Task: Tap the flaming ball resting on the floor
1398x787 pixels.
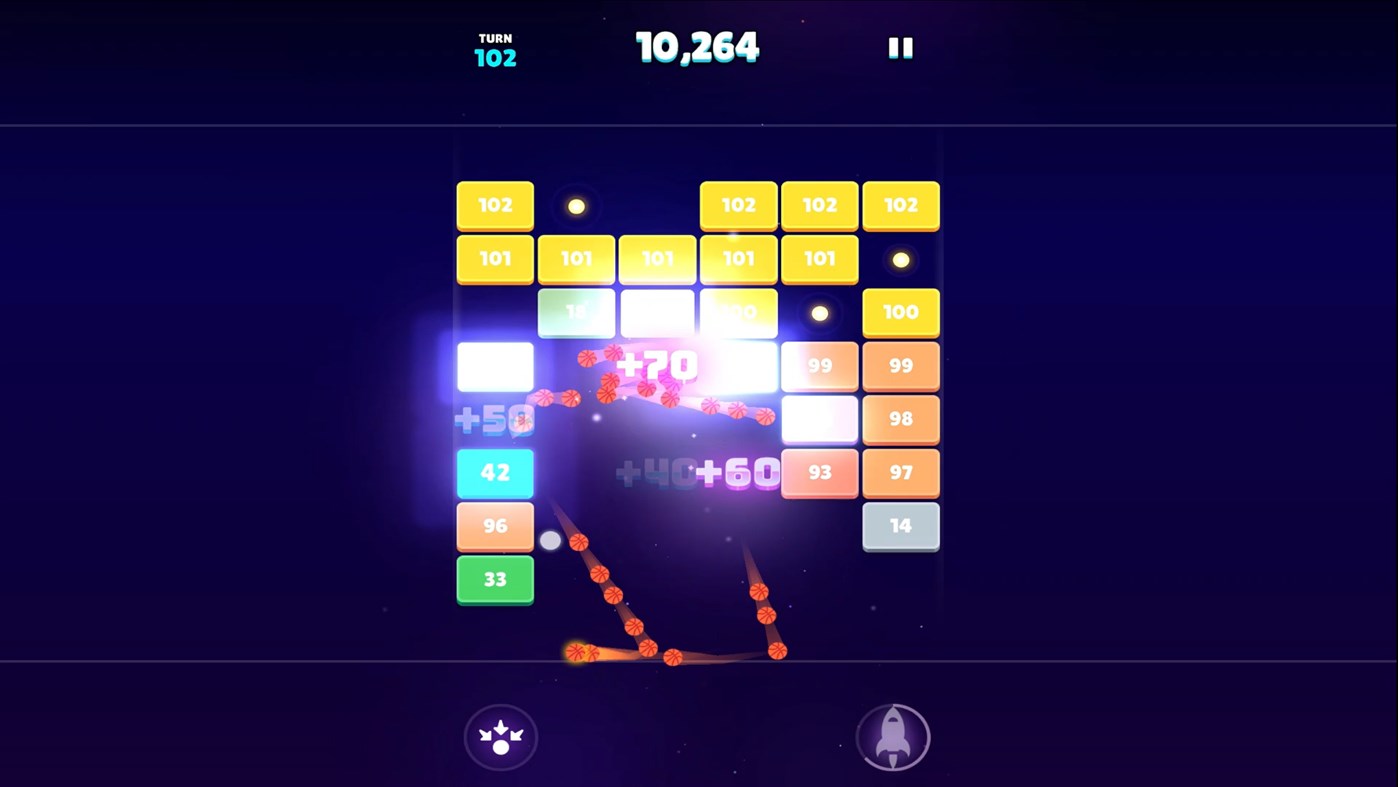Action: click(578, 651)
